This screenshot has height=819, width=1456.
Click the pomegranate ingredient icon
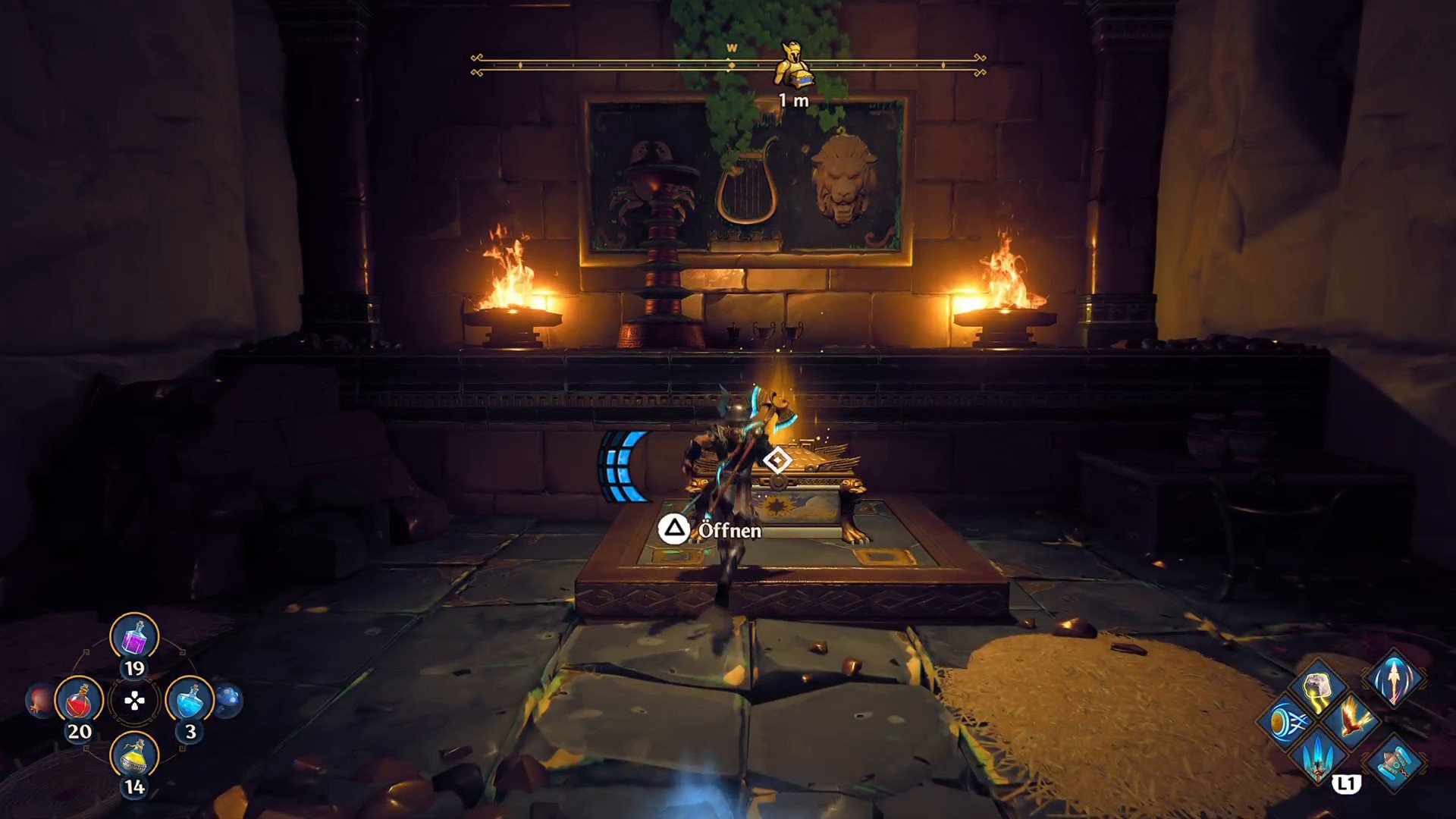coord(39,700)
